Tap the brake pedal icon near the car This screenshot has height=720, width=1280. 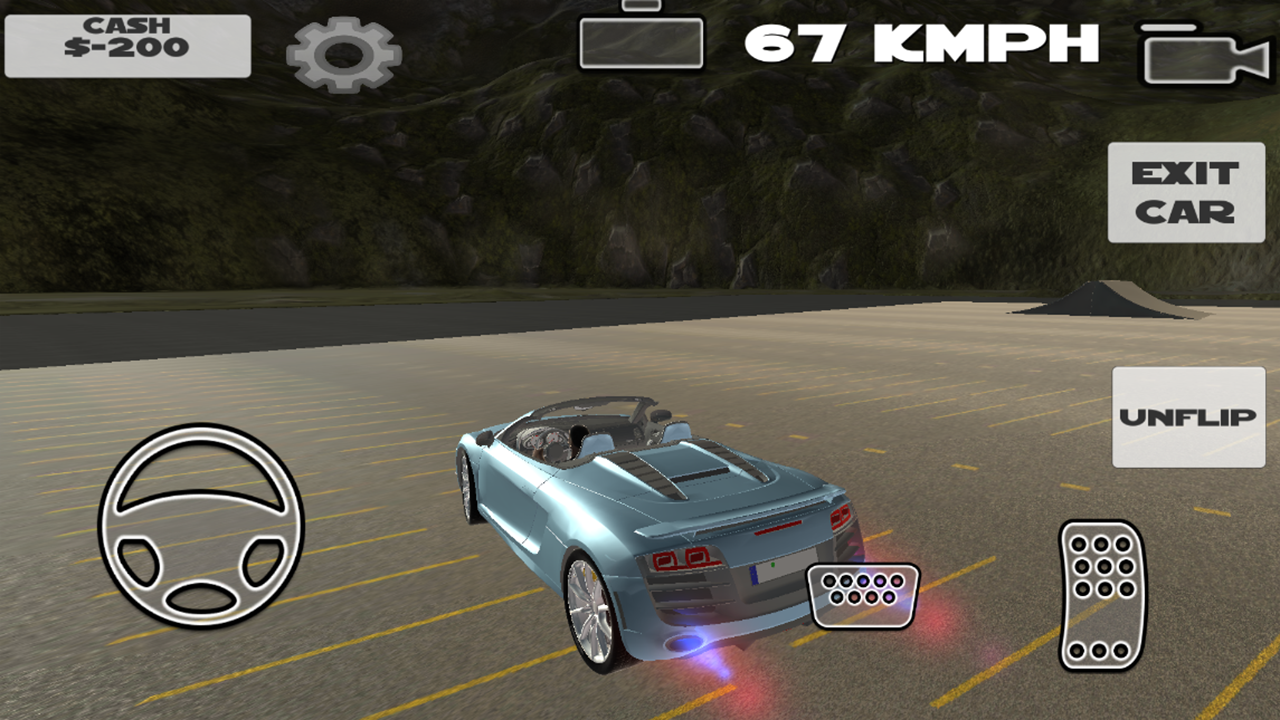point(864,595)
